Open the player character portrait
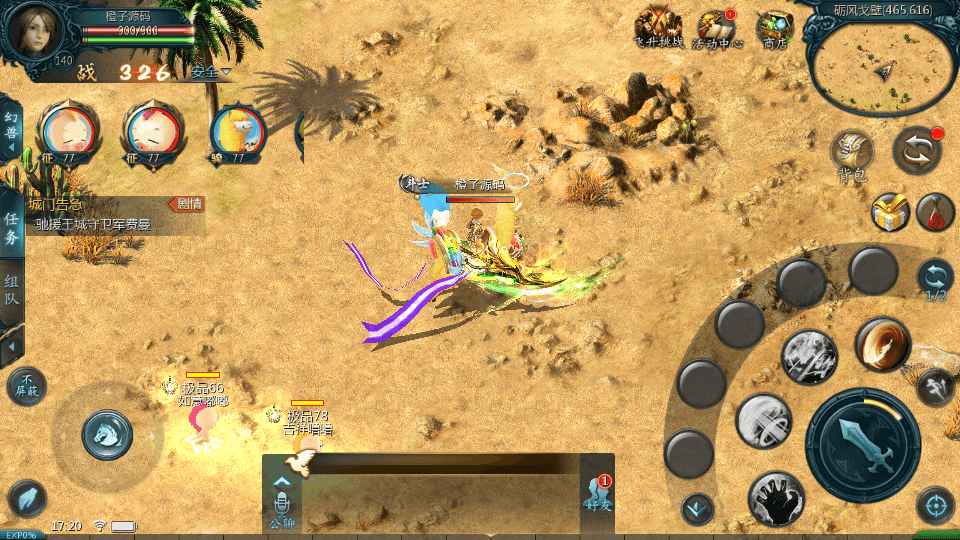The image size is (960, 540). click(x=36, y=32)
